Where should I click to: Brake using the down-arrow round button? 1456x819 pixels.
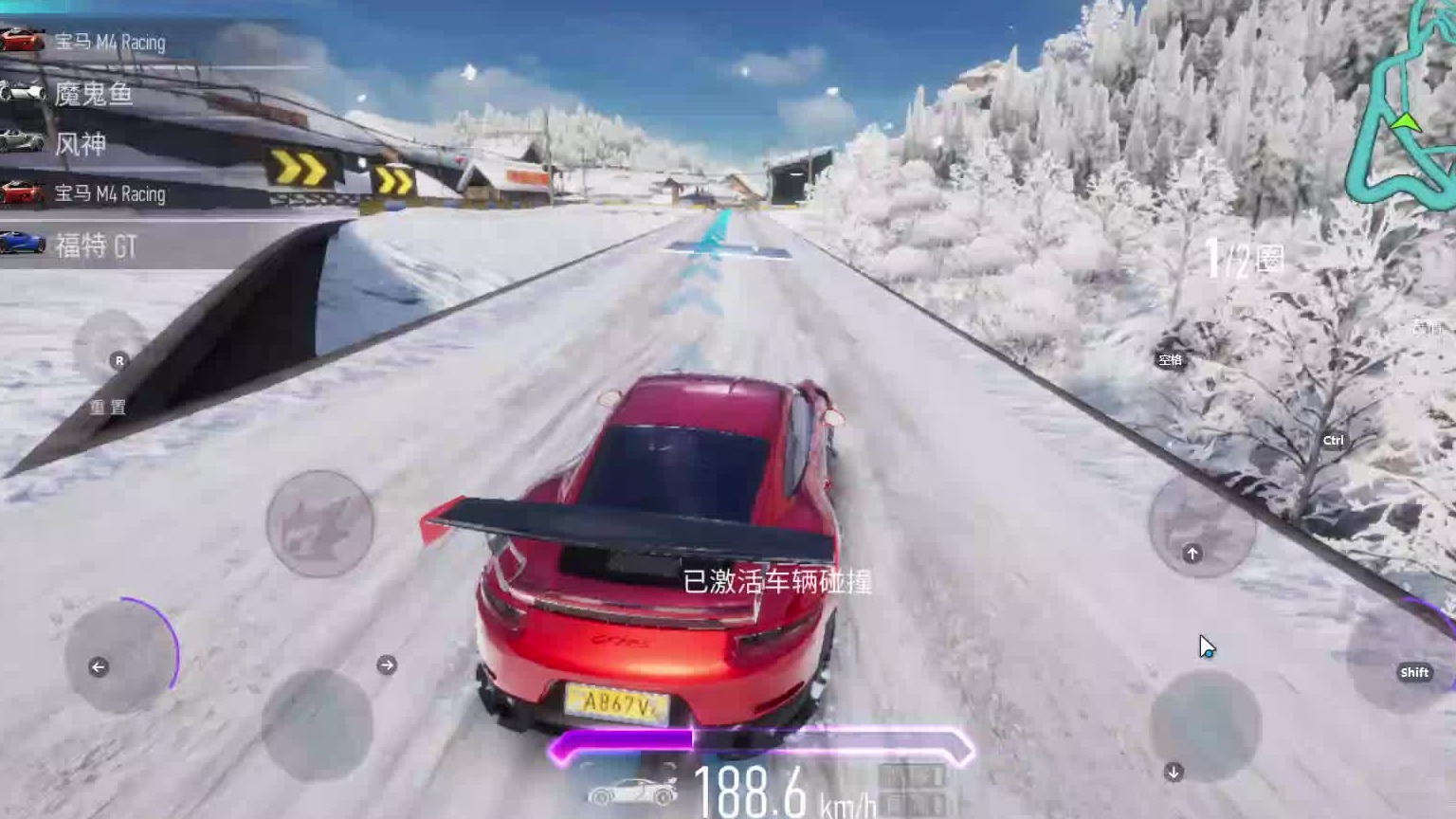coord(1205,726)
